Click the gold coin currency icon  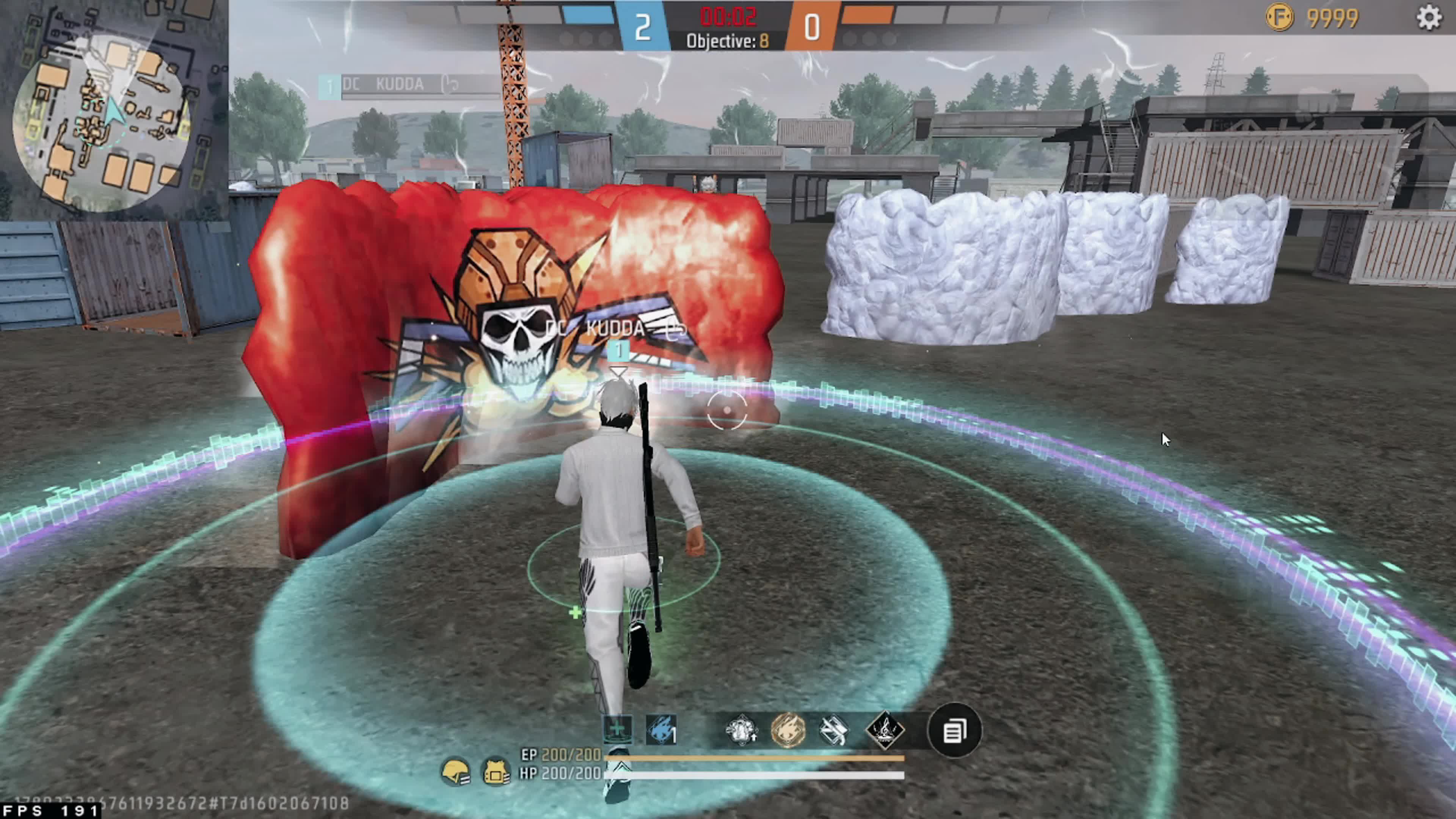(x=1280, y=18)
